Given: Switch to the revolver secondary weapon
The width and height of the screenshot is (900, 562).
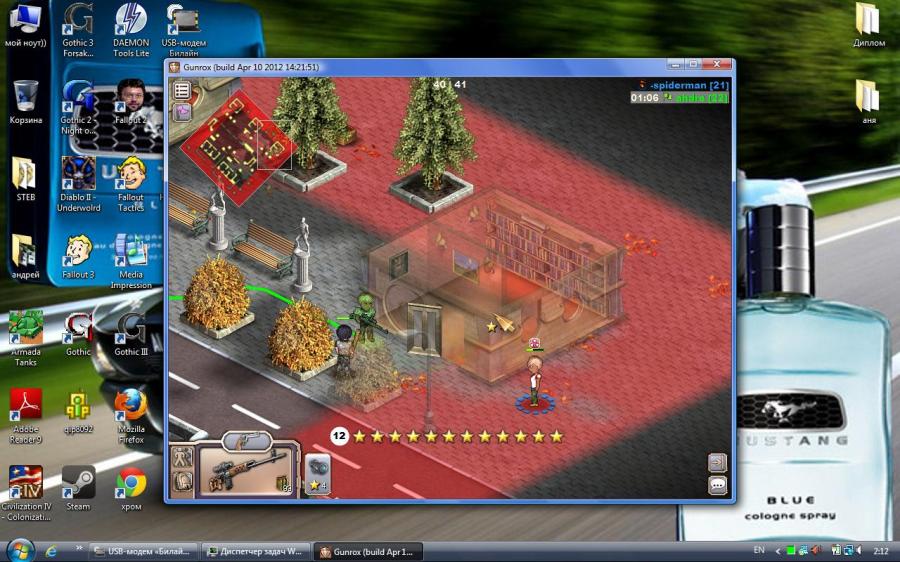Looking at the screenshot, I should pos(247,439).
